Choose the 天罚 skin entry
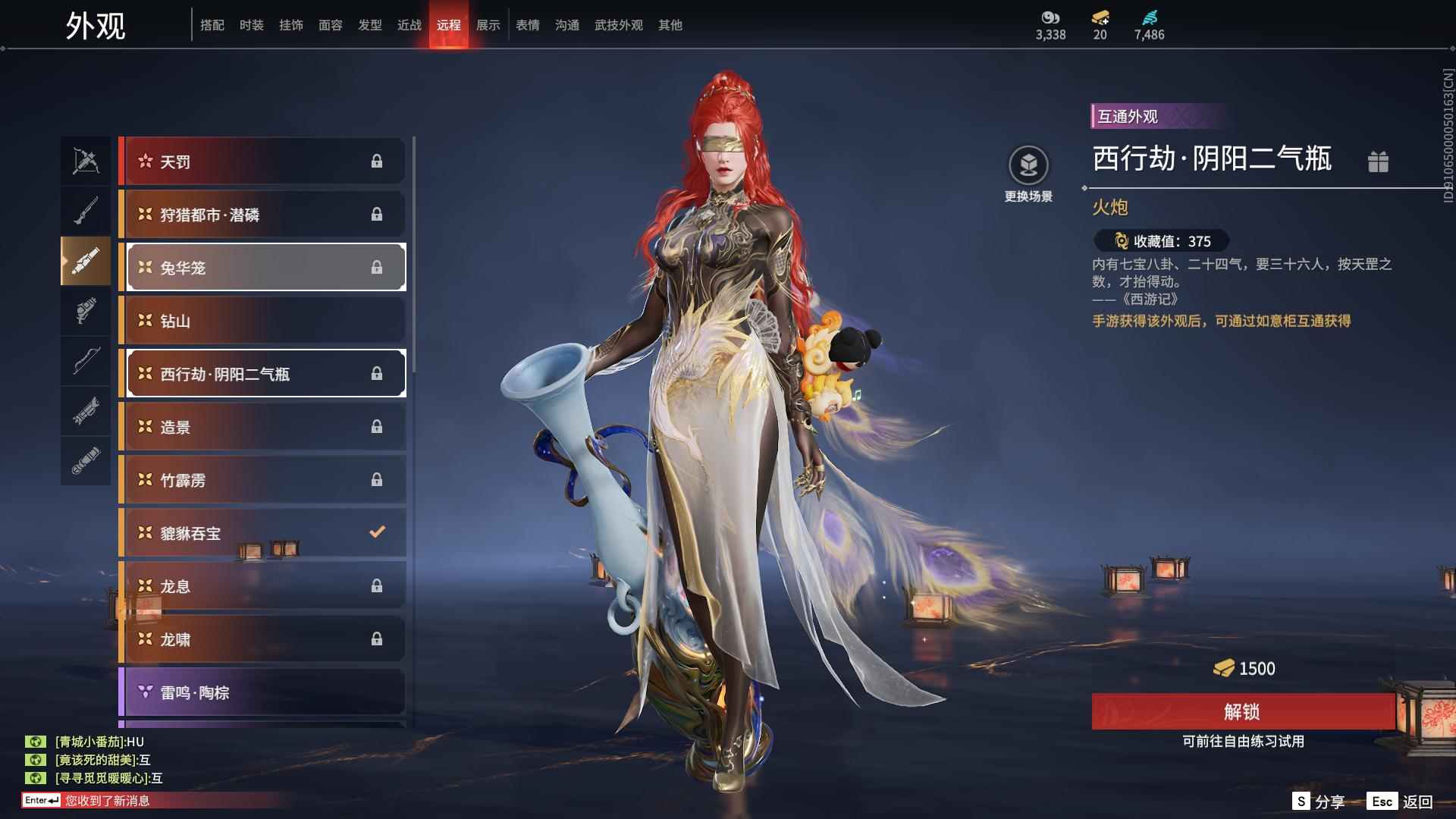 pos(262,162)
